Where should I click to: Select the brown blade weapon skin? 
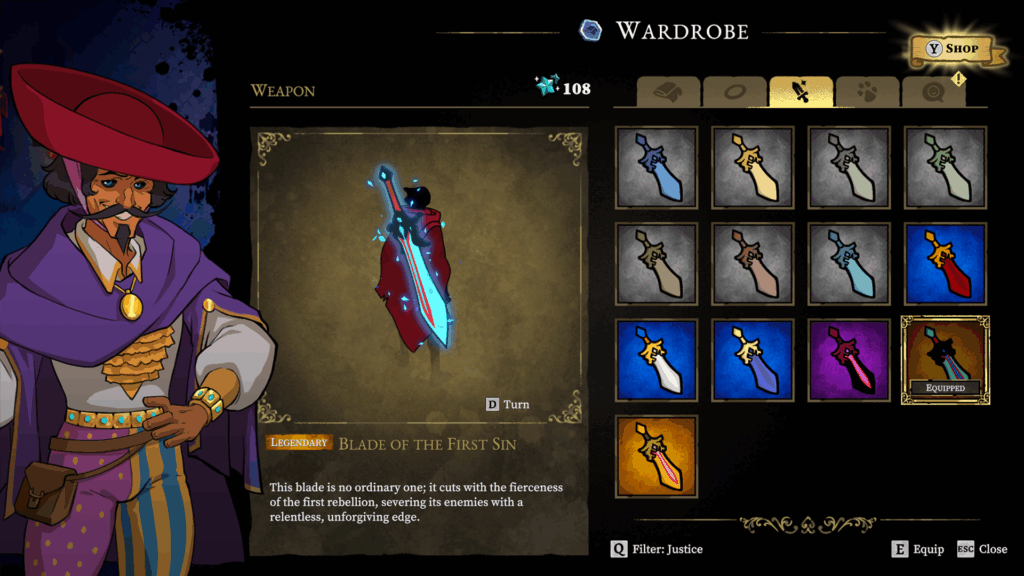coord(752,263)
